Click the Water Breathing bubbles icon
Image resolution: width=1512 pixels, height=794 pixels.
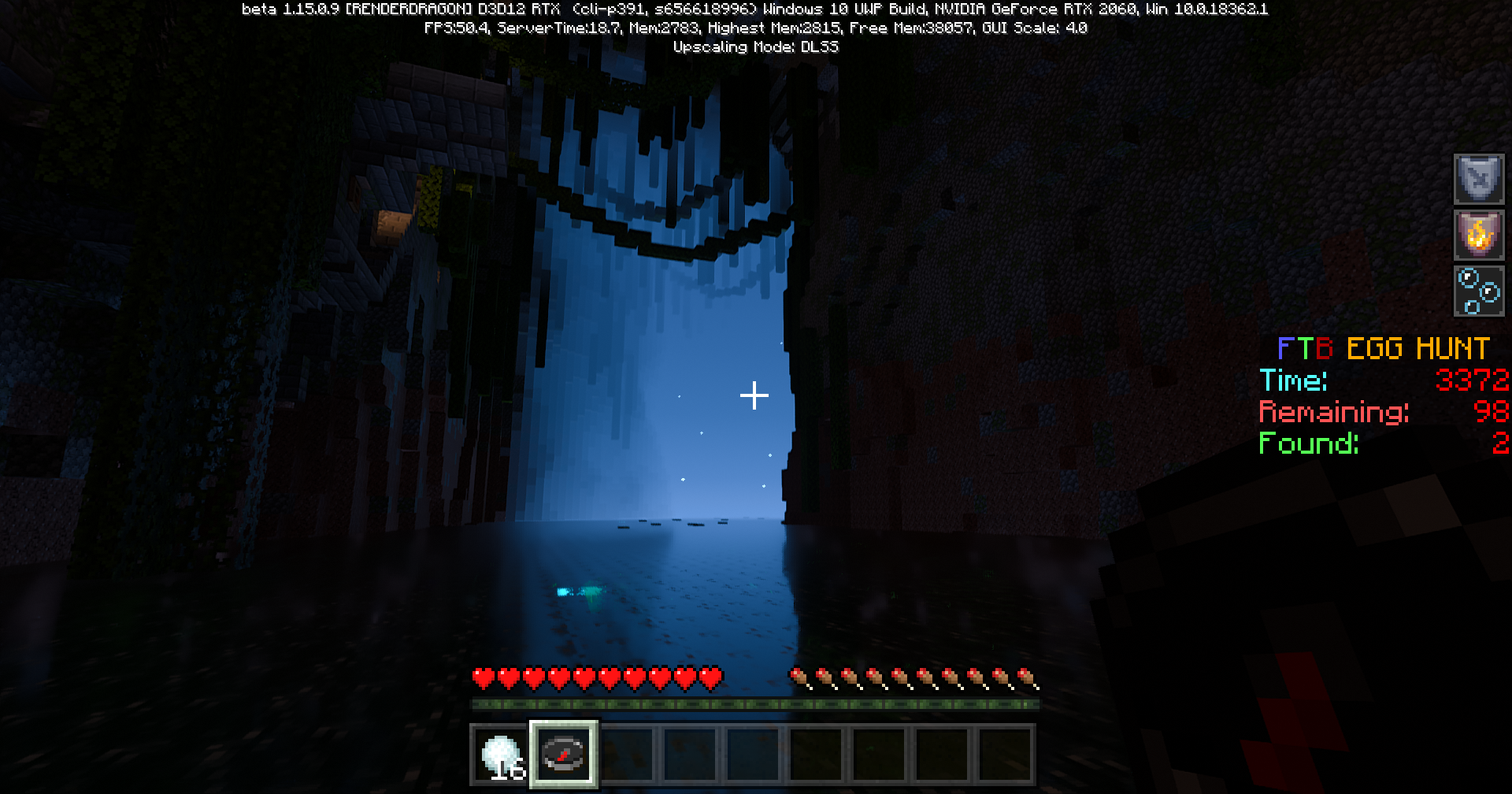tap(1478, 291)
